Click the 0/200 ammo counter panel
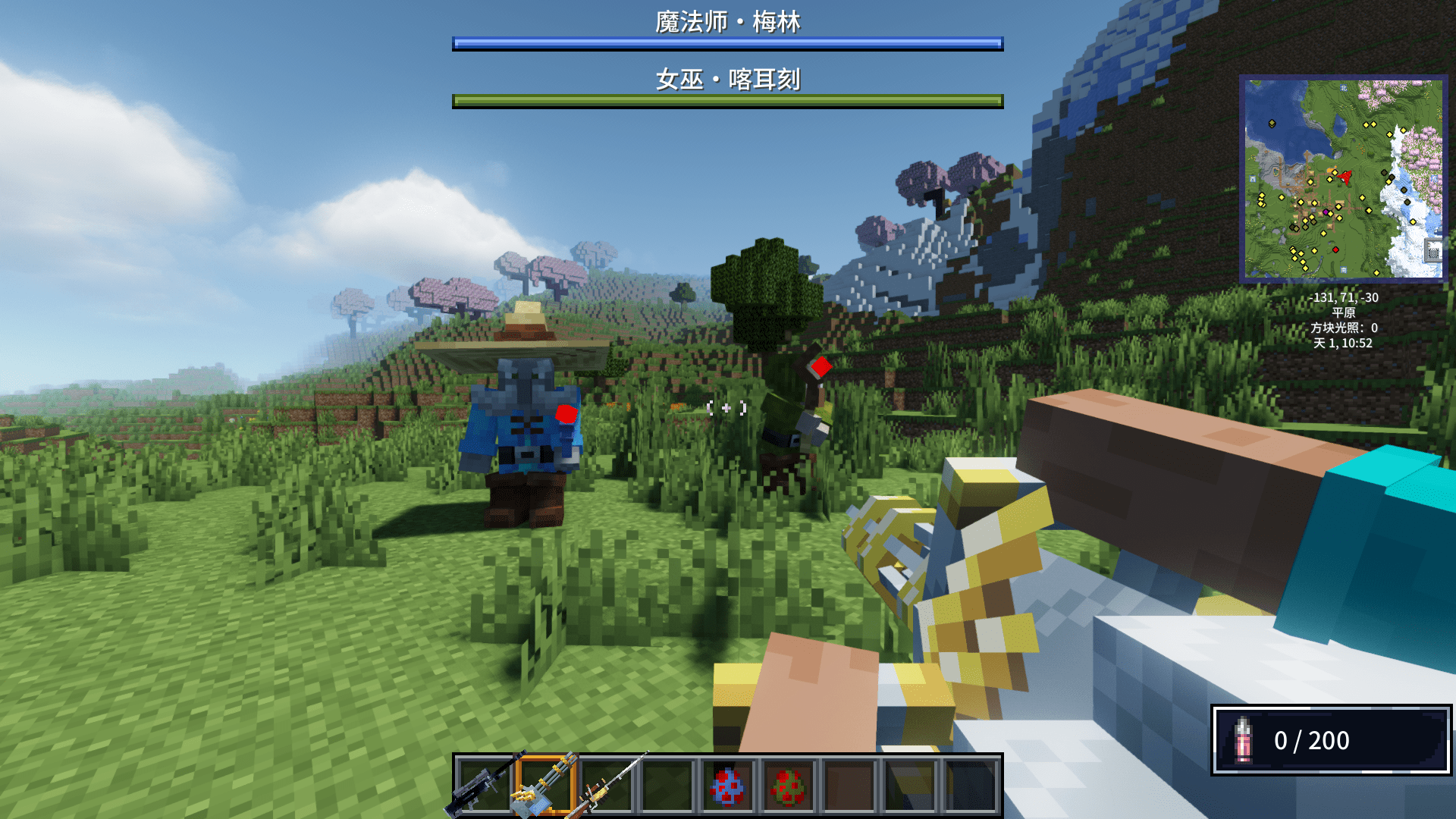The height and width of the screenshot is (819, 1456). pyautogui.click(x=1312, y=741)
